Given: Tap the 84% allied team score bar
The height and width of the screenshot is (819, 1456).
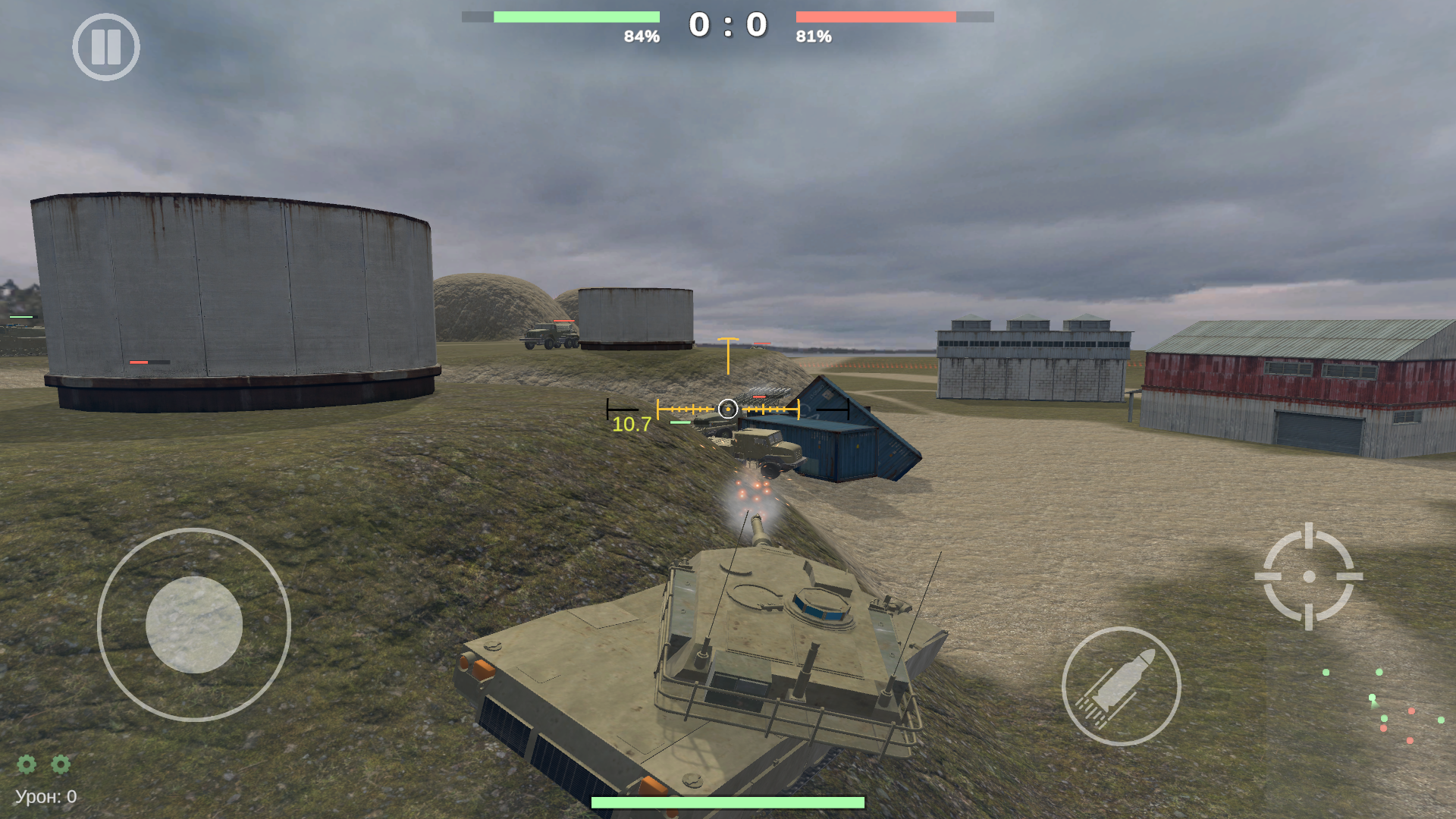Looking at the screenshot, I should coord(575,15).
